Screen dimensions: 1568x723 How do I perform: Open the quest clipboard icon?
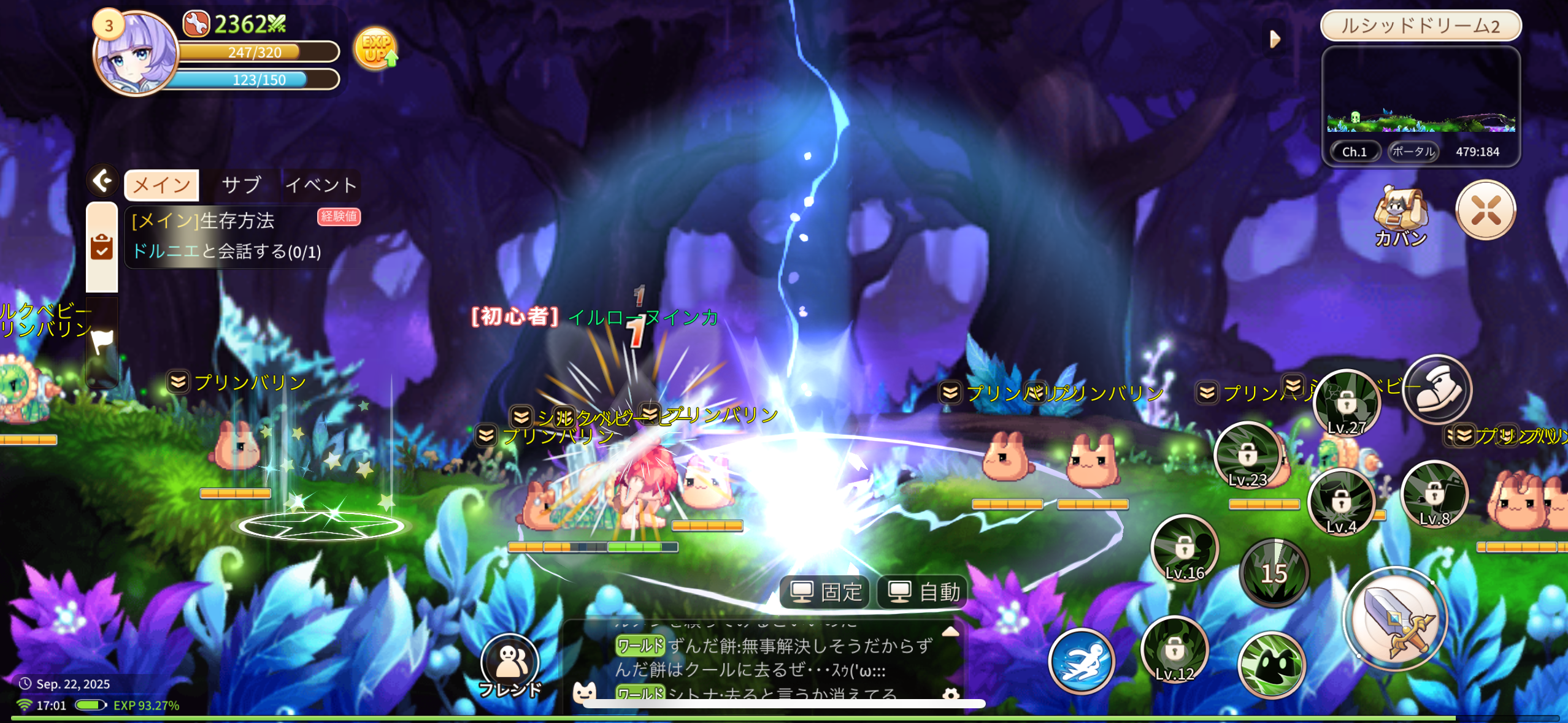(x=102, y=247)
